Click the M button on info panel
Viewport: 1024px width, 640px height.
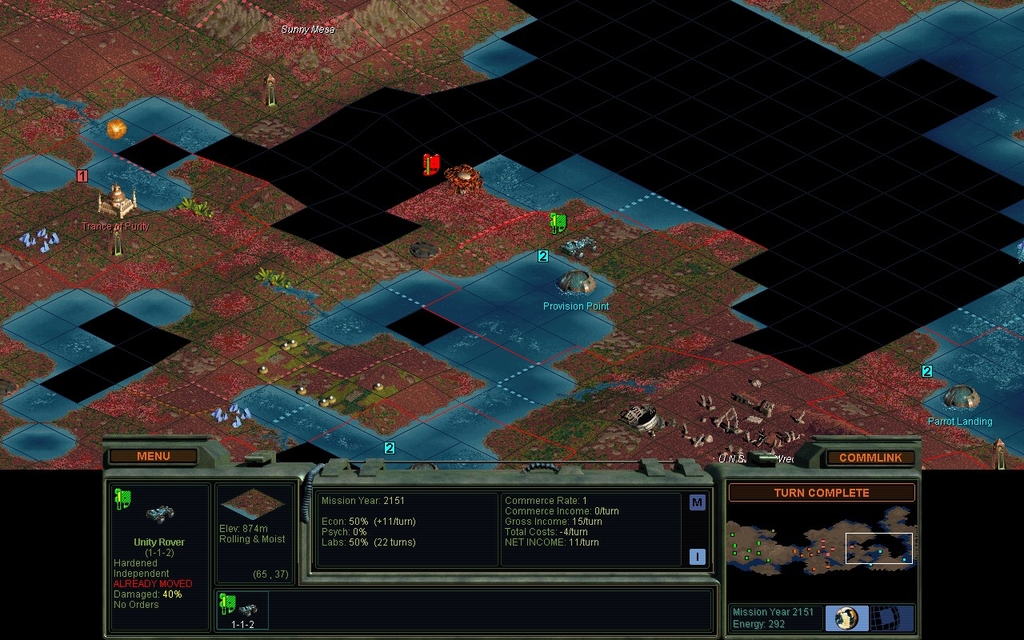pos(697,503)
